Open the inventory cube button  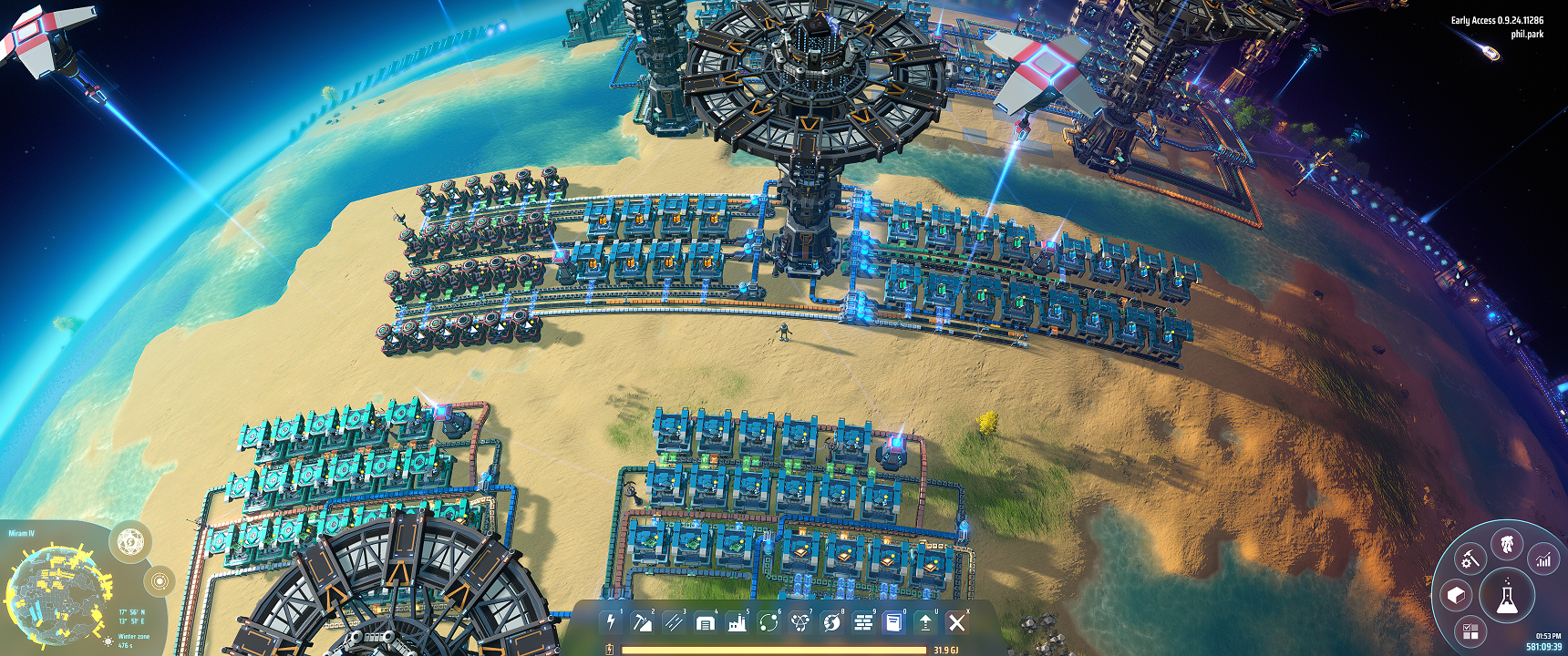(x=1456, y=596)
